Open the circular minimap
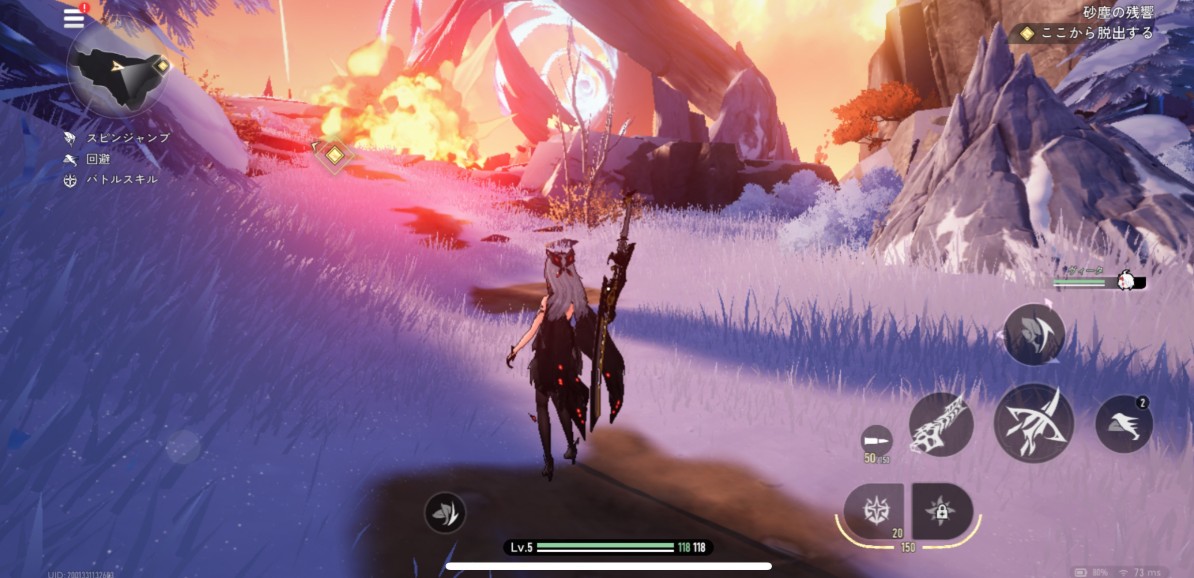The image size is (1194, 578). click(x=117, y=72)
